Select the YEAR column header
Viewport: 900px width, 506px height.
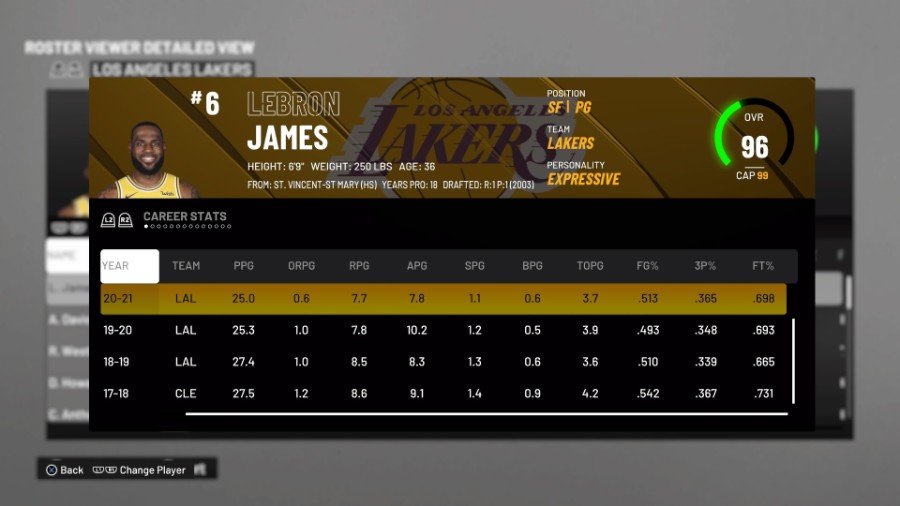[x=129, y=266]
